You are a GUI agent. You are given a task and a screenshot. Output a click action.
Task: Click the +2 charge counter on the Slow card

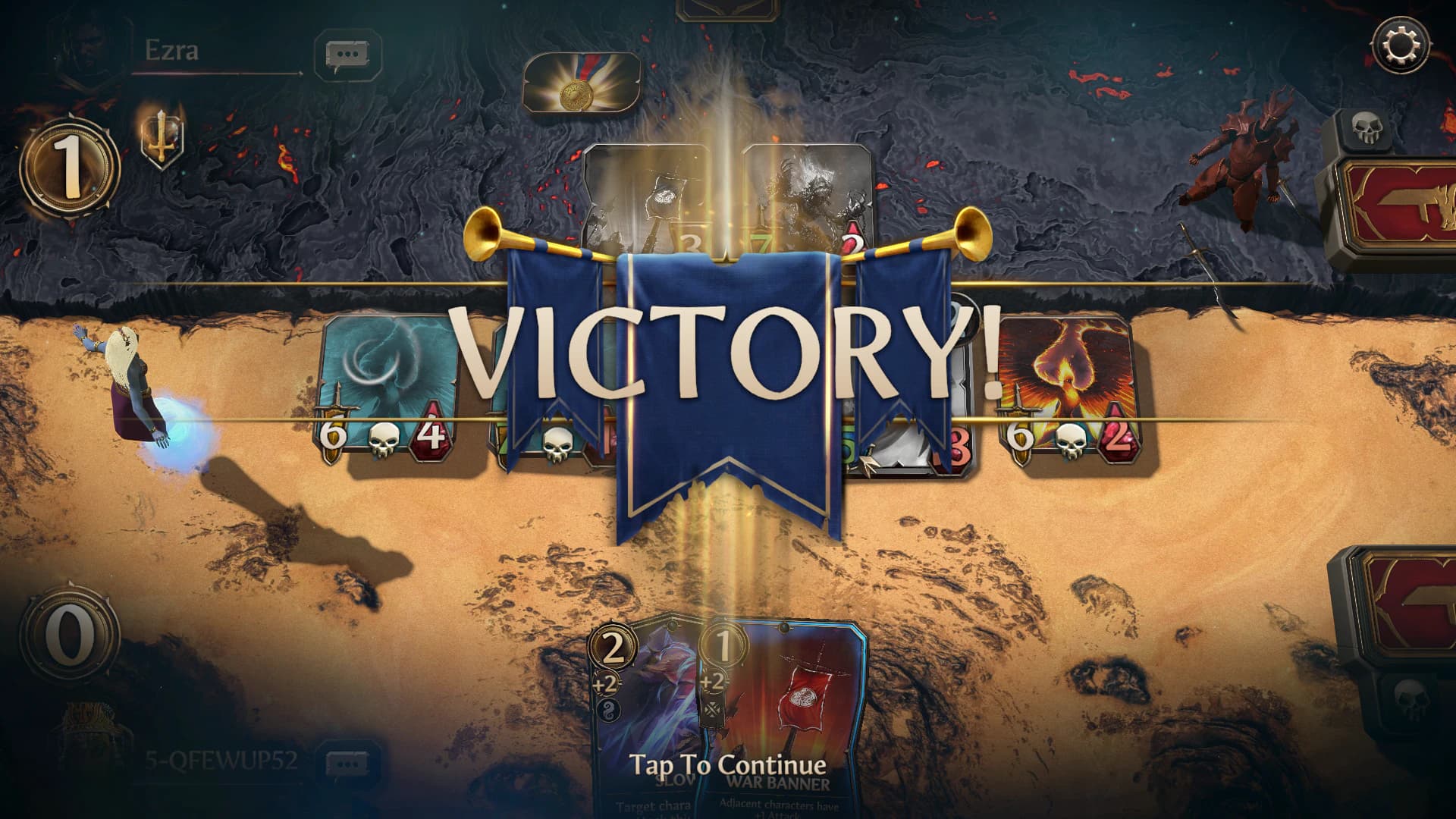605,682
